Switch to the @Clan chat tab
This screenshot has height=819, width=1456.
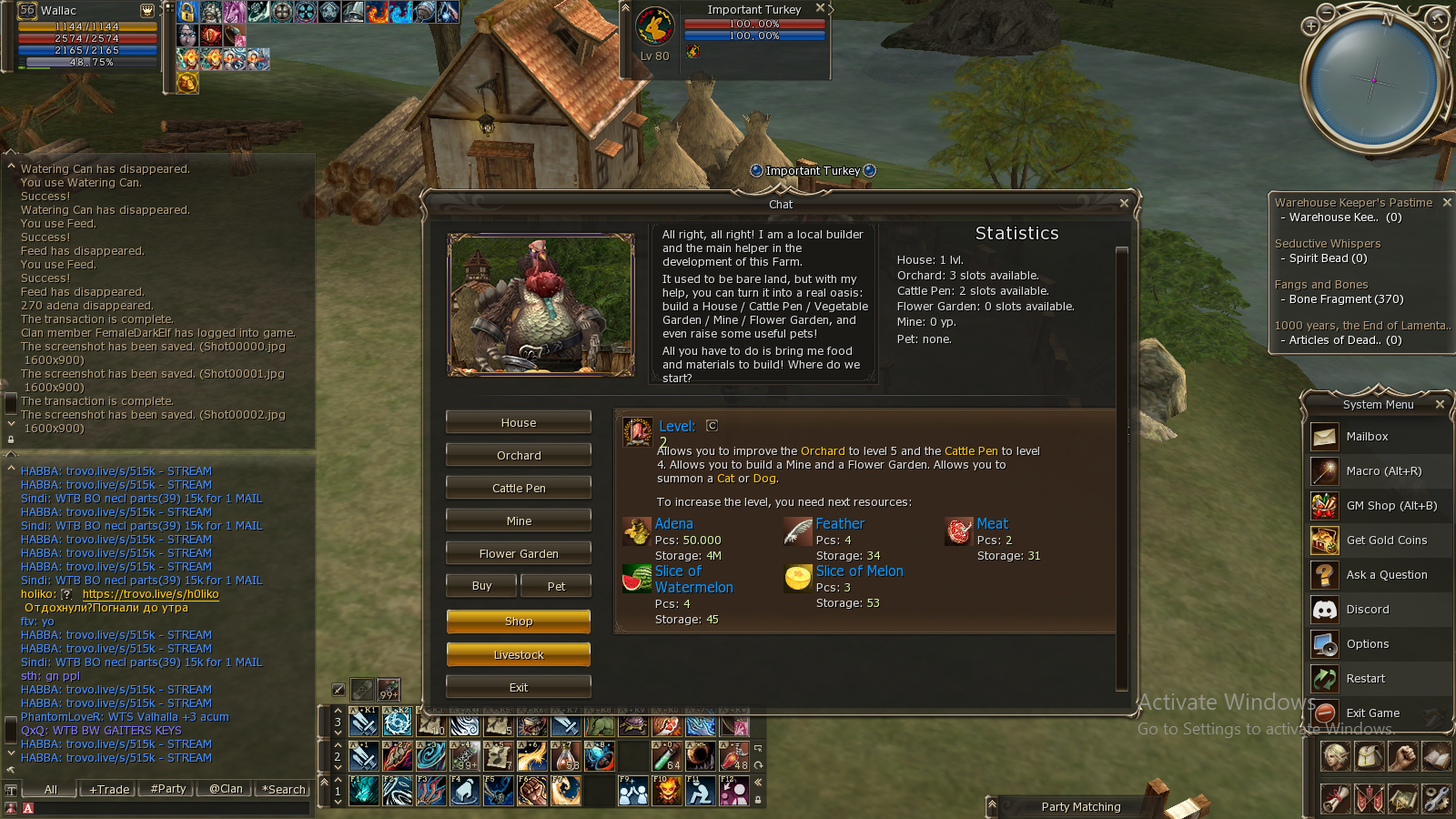coord(226,789)
